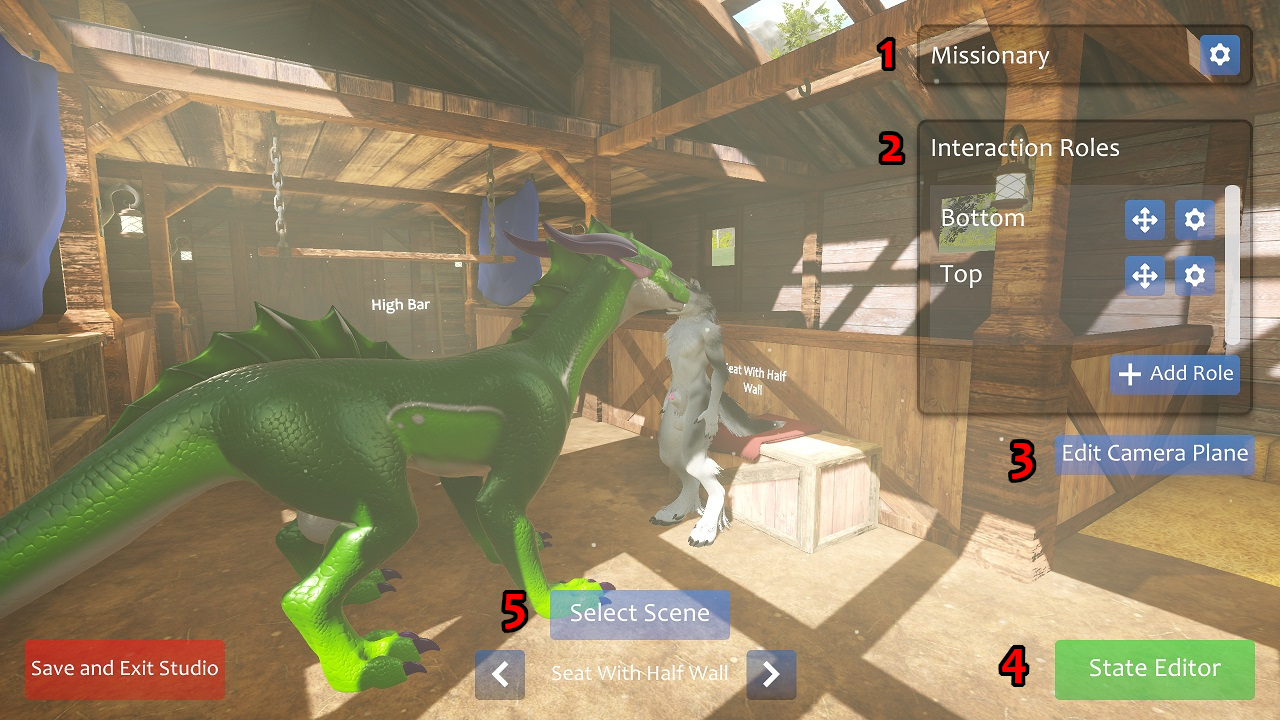1280x720 pixels.
Task: Open the Missionary interaction gear settings
Action: pos(1219,56)
